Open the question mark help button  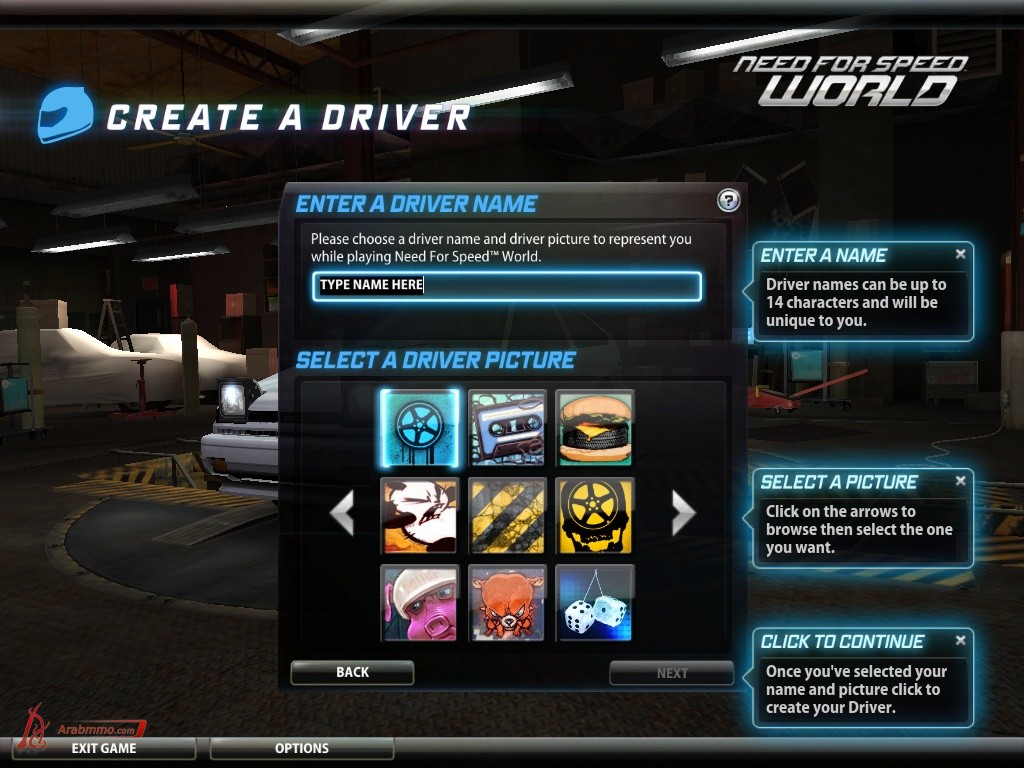click(729, 200)
